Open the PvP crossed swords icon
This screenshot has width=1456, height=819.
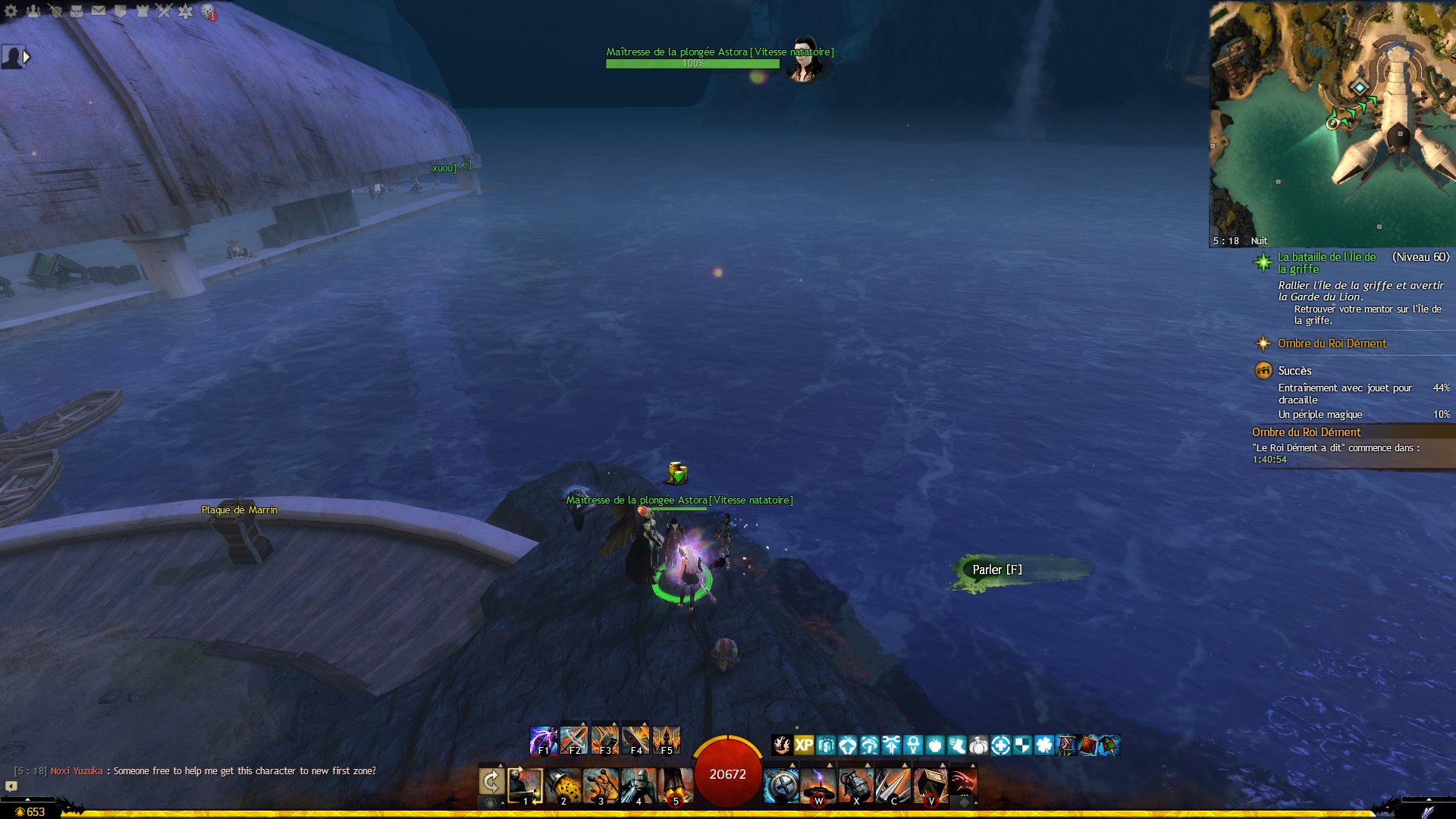(x=164, y=11)
